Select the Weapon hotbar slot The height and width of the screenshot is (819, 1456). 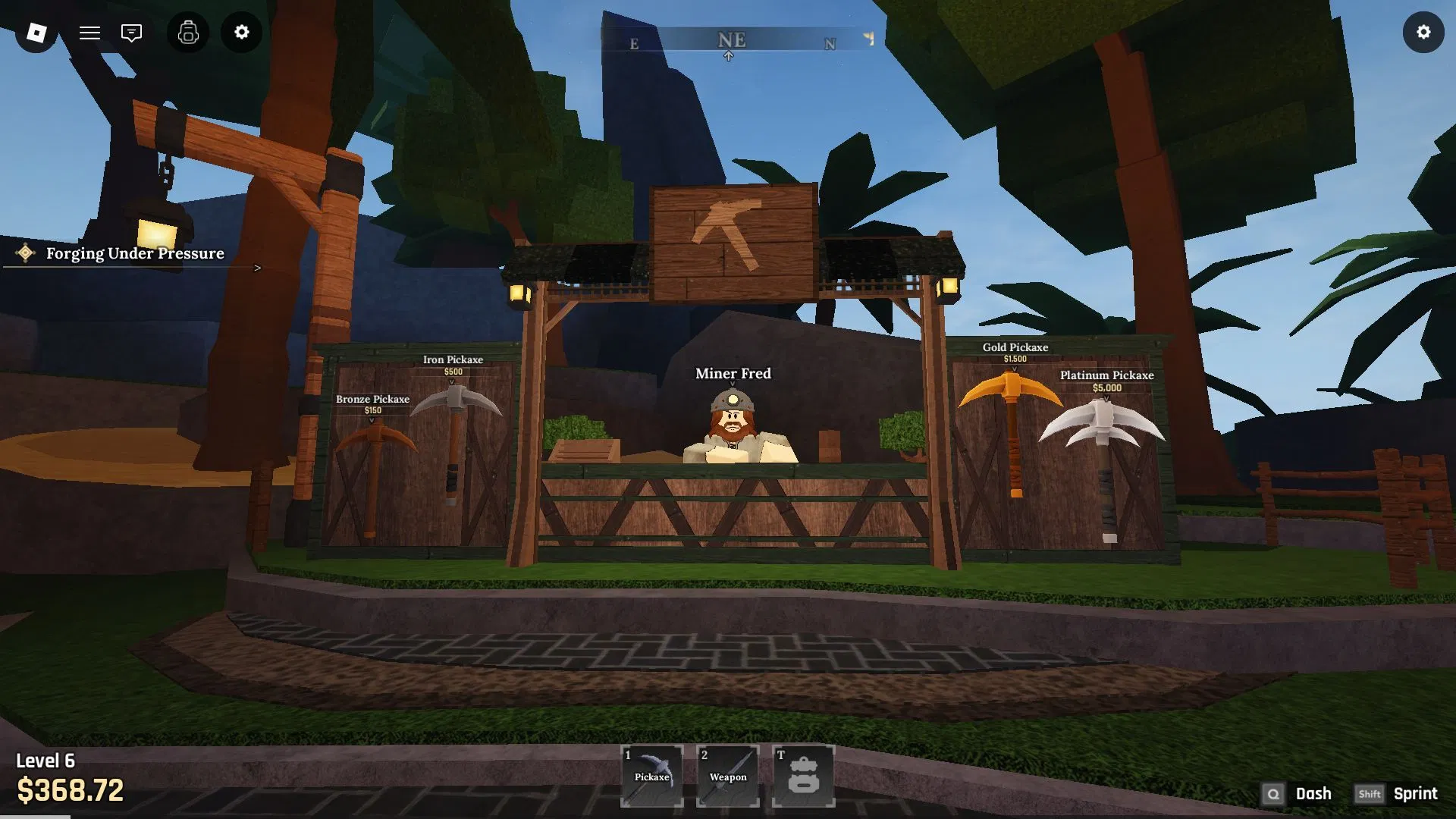[x=728, y=776]
